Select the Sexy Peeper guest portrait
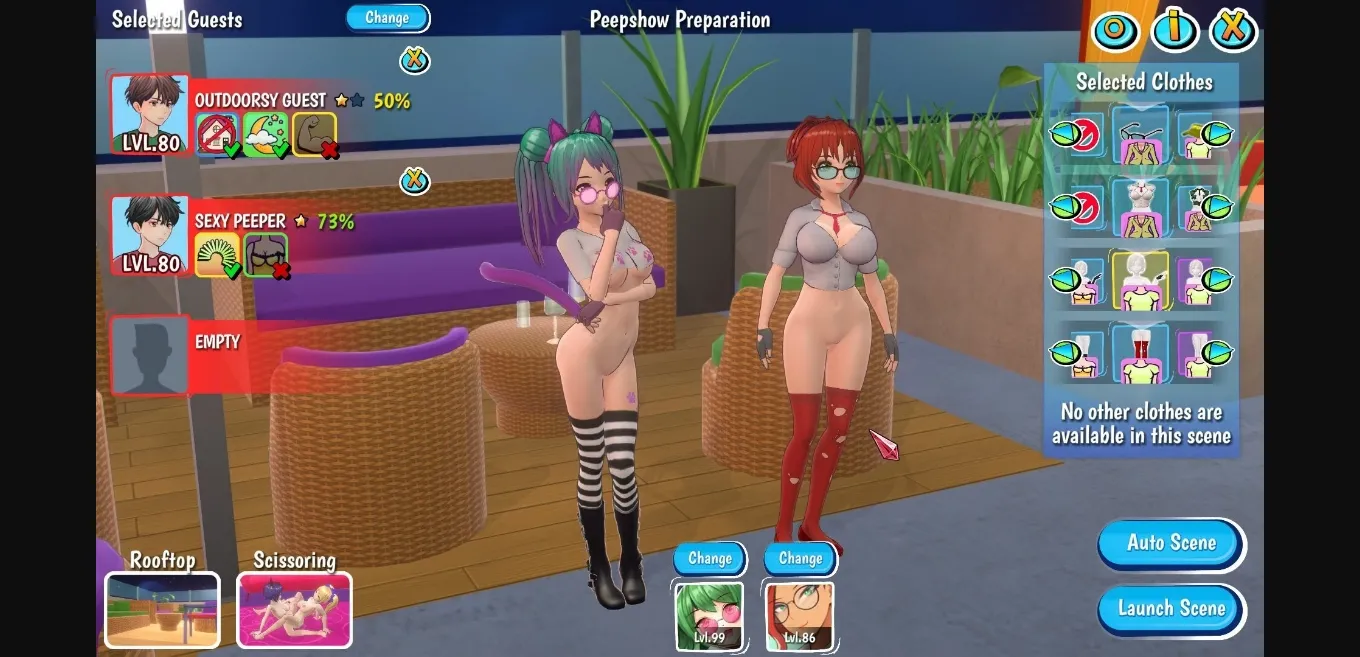 (150, 235)
